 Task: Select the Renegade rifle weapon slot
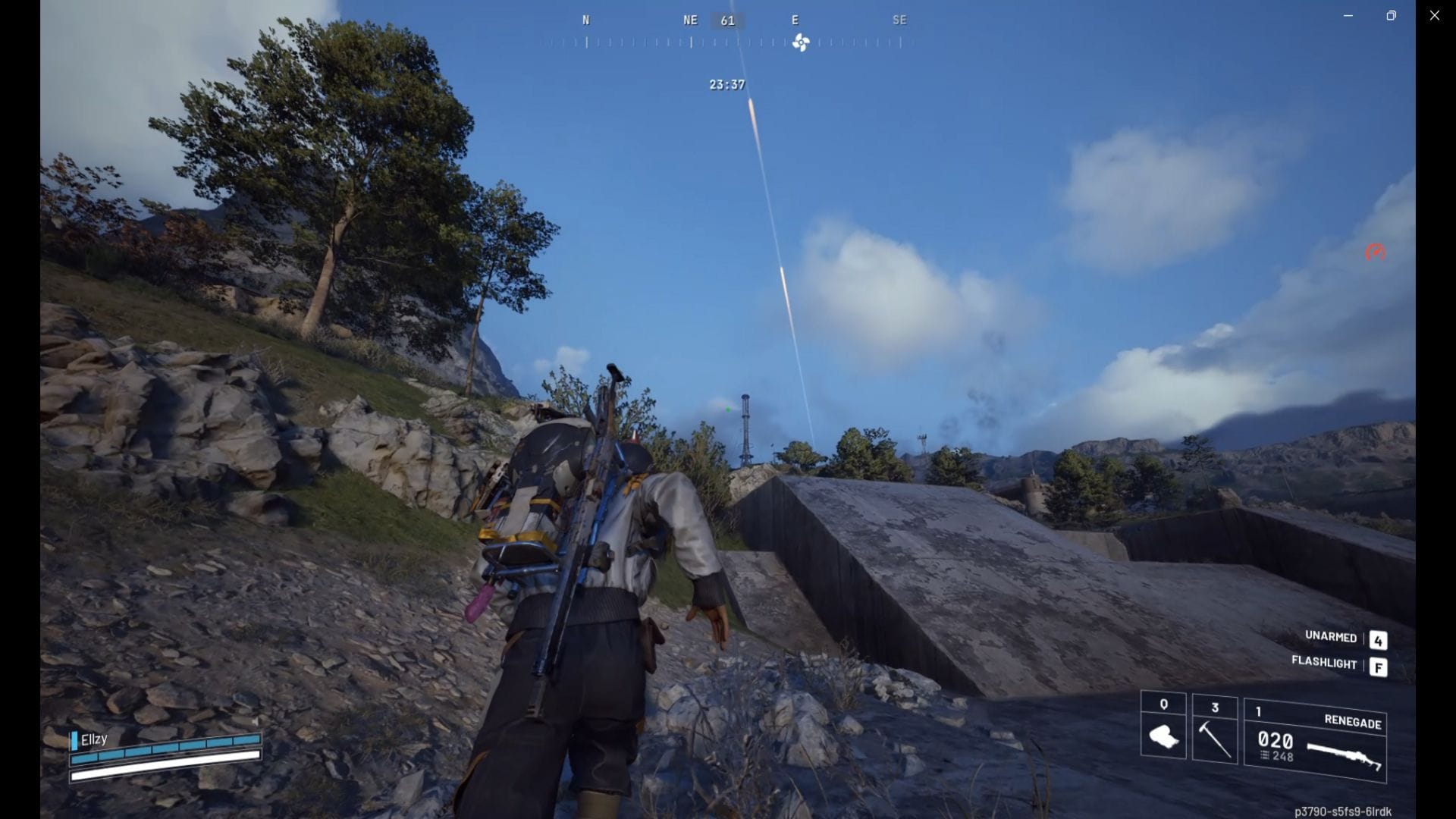[1315, 741]
